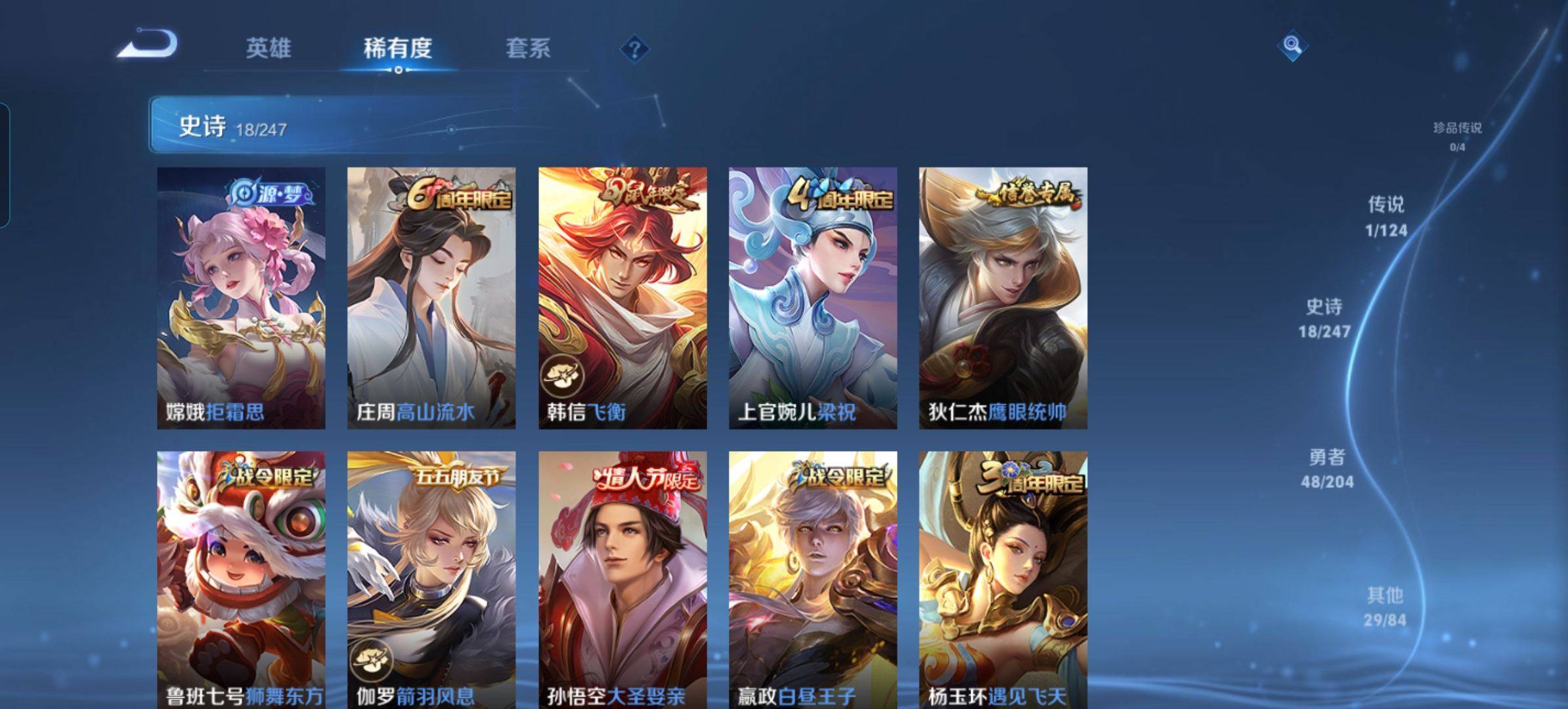Select the 稀有度 tab

pos(398,49)
